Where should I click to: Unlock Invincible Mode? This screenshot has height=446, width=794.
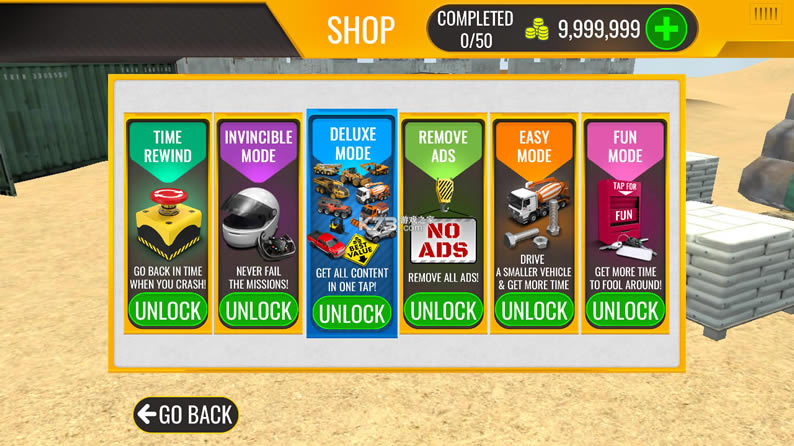(259, 310)
